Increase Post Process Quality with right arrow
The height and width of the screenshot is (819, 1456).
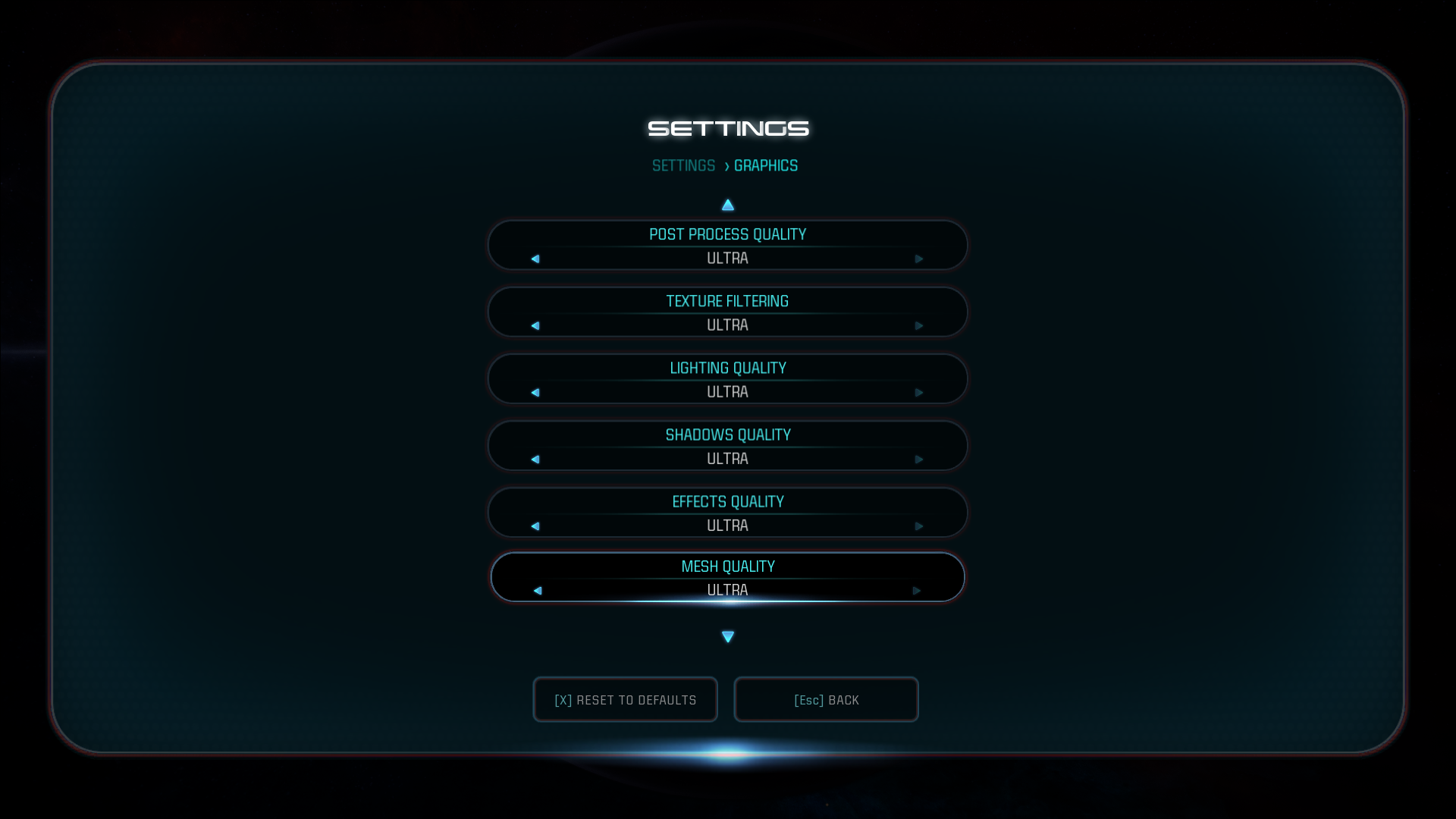pyautogui.click(x=920, y=259)
